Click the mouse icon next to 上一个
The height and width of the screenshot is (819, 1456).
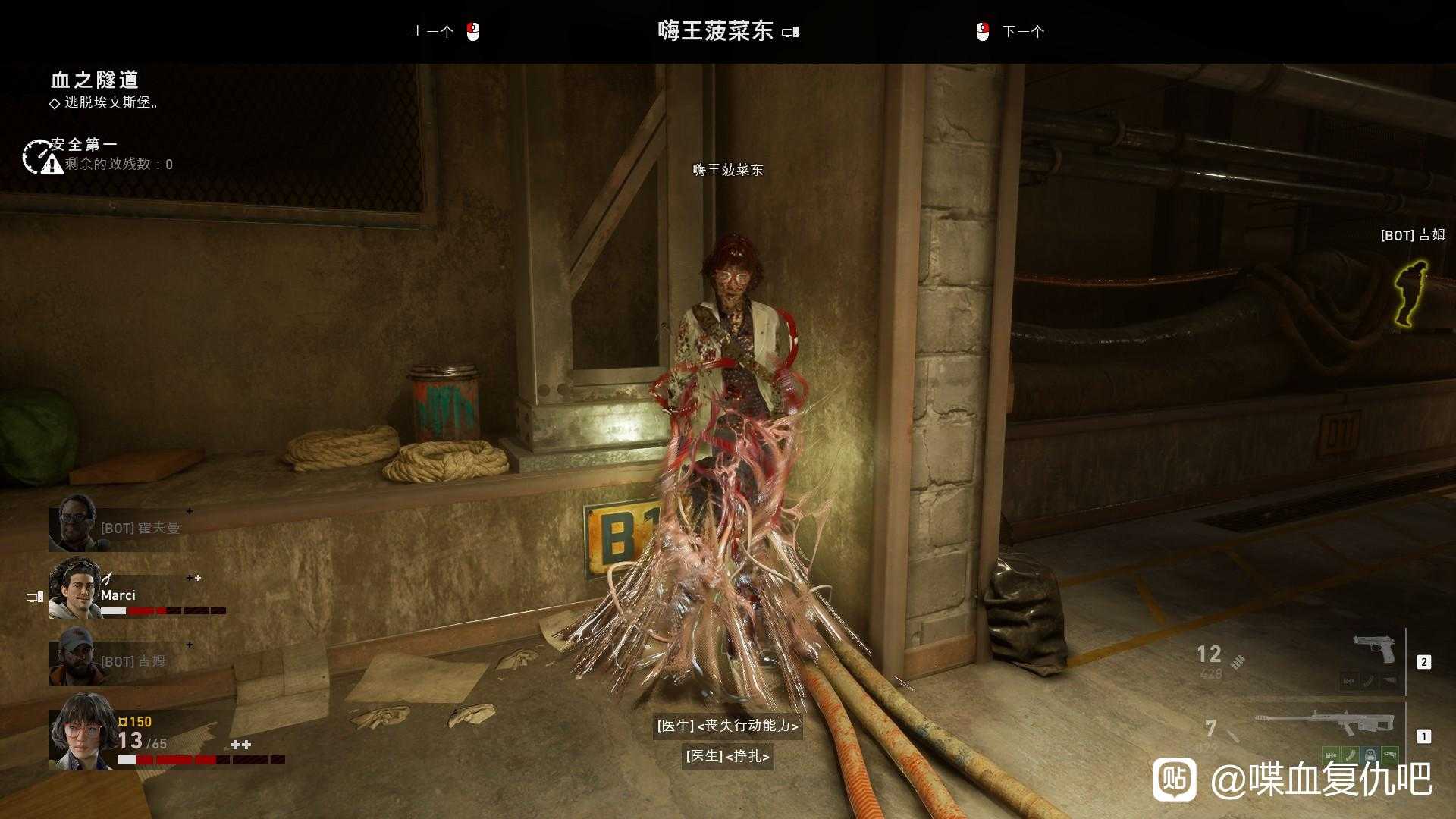(x=472, y=31)
